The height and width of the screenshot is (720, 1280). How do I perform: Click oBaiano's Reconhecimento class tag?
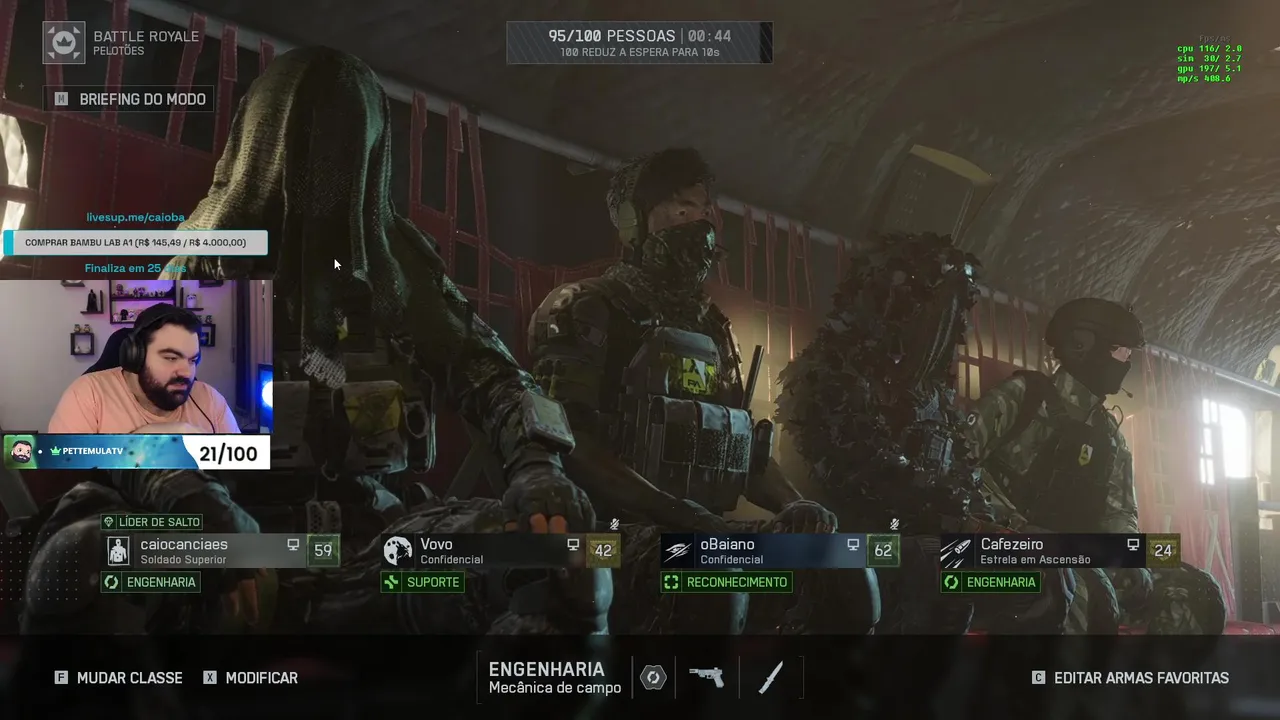[727, 582]
